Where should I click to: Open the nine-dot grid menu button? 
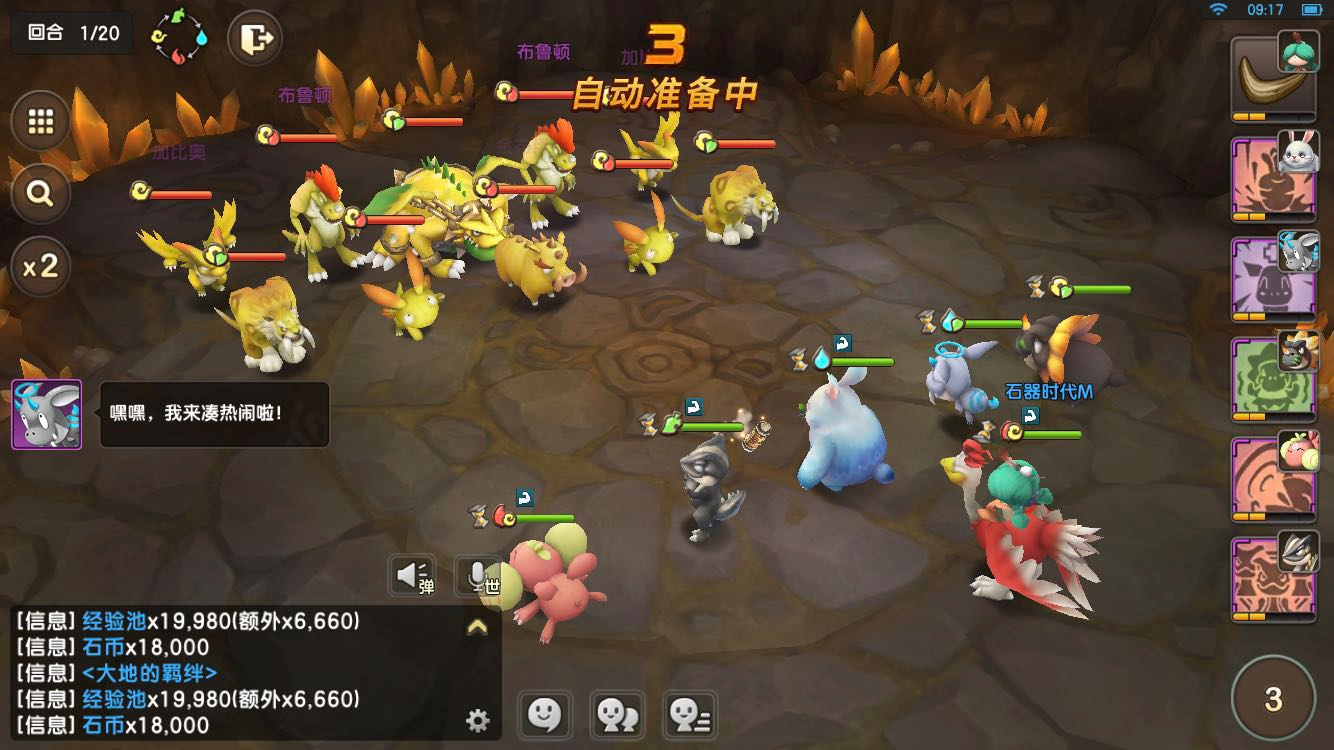tap(41, 121)
